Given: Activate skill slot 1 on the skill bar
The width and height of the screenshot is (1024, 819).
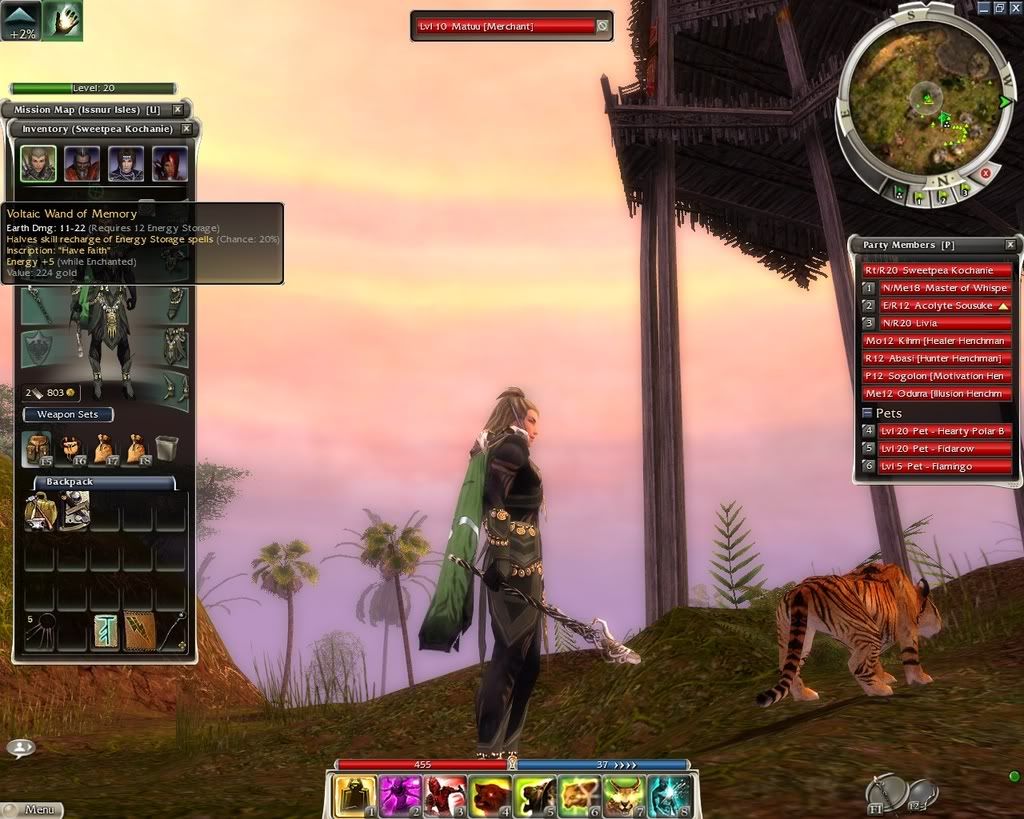Looking at the screenshot, I should tap(355, 797).
